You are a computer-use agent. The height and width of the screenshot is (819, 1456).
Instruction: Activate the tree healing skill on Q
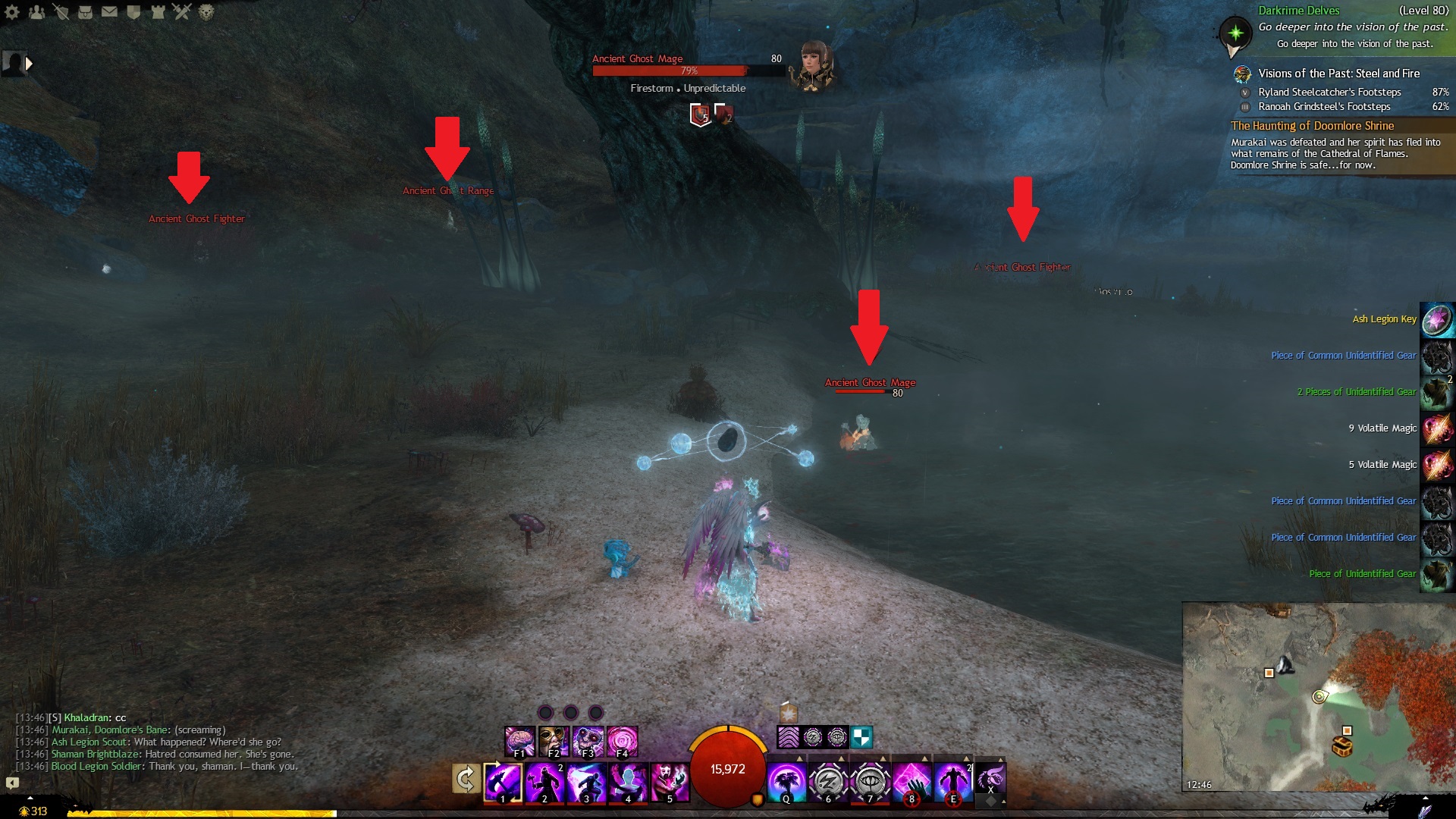tap(786, 782)
